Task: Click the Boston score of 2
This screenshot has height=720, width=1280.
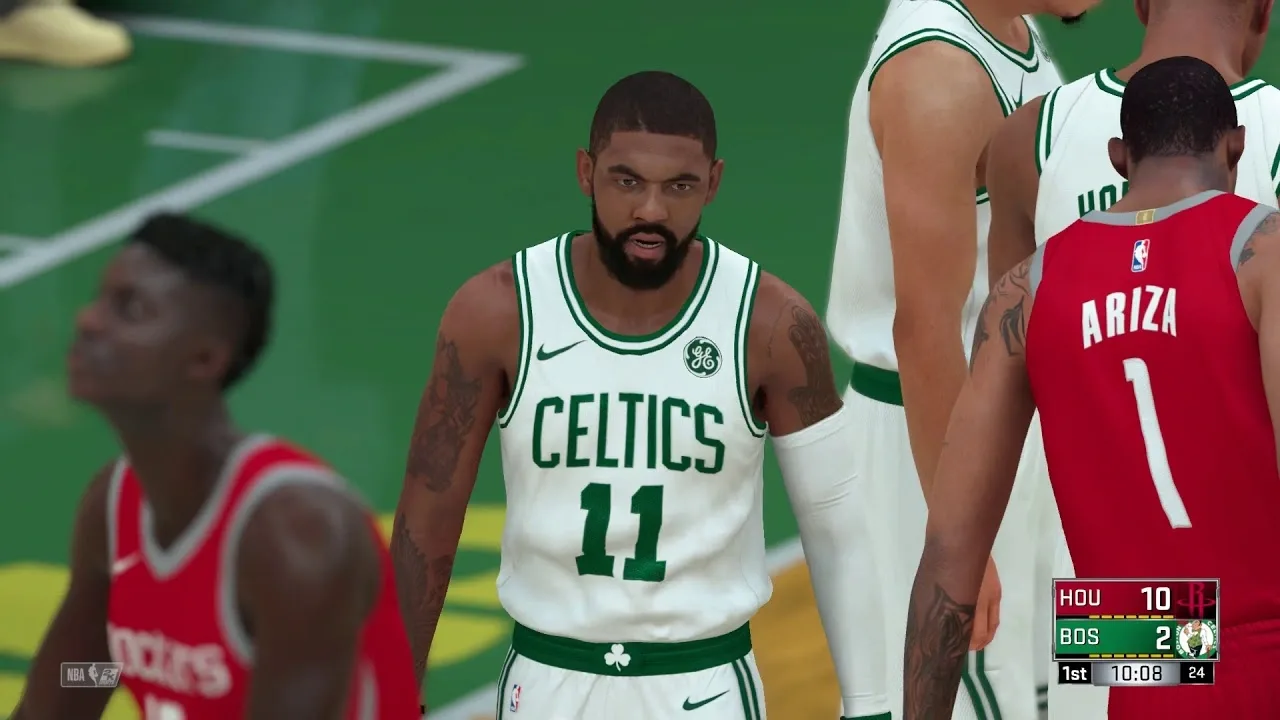Action: [x=1163, y=638]
